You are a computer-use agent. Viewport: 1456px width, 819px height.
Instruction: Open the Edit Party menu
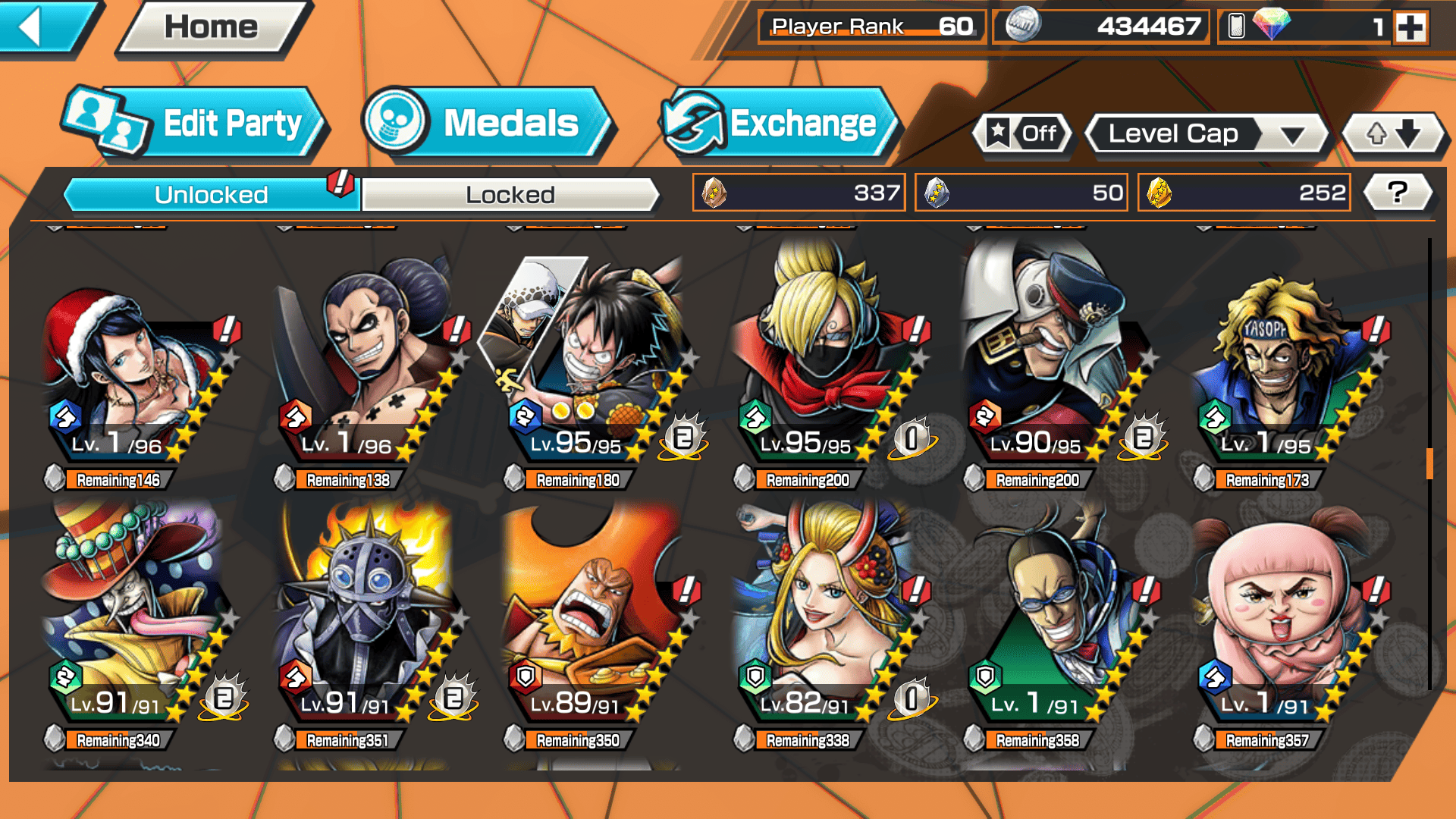[196, 123]
